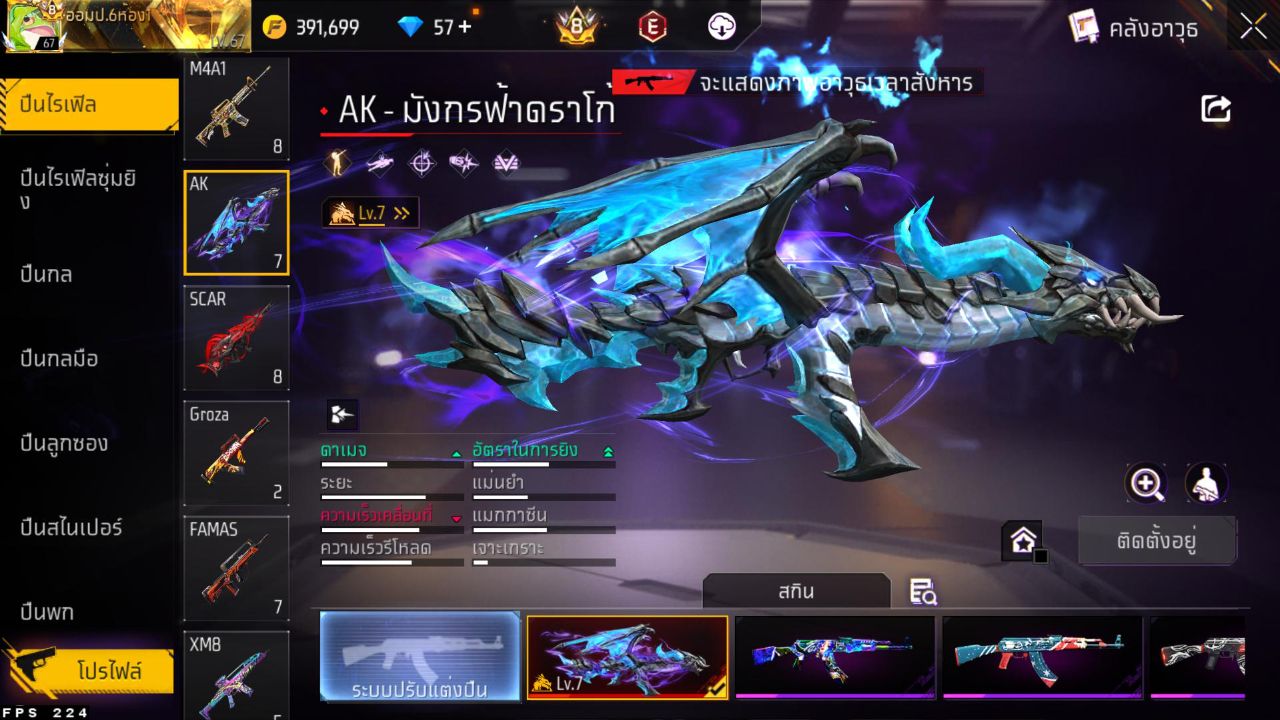
Task: Open the Lv.7 skin upgrade badge
Action: [x=370, y=212]
